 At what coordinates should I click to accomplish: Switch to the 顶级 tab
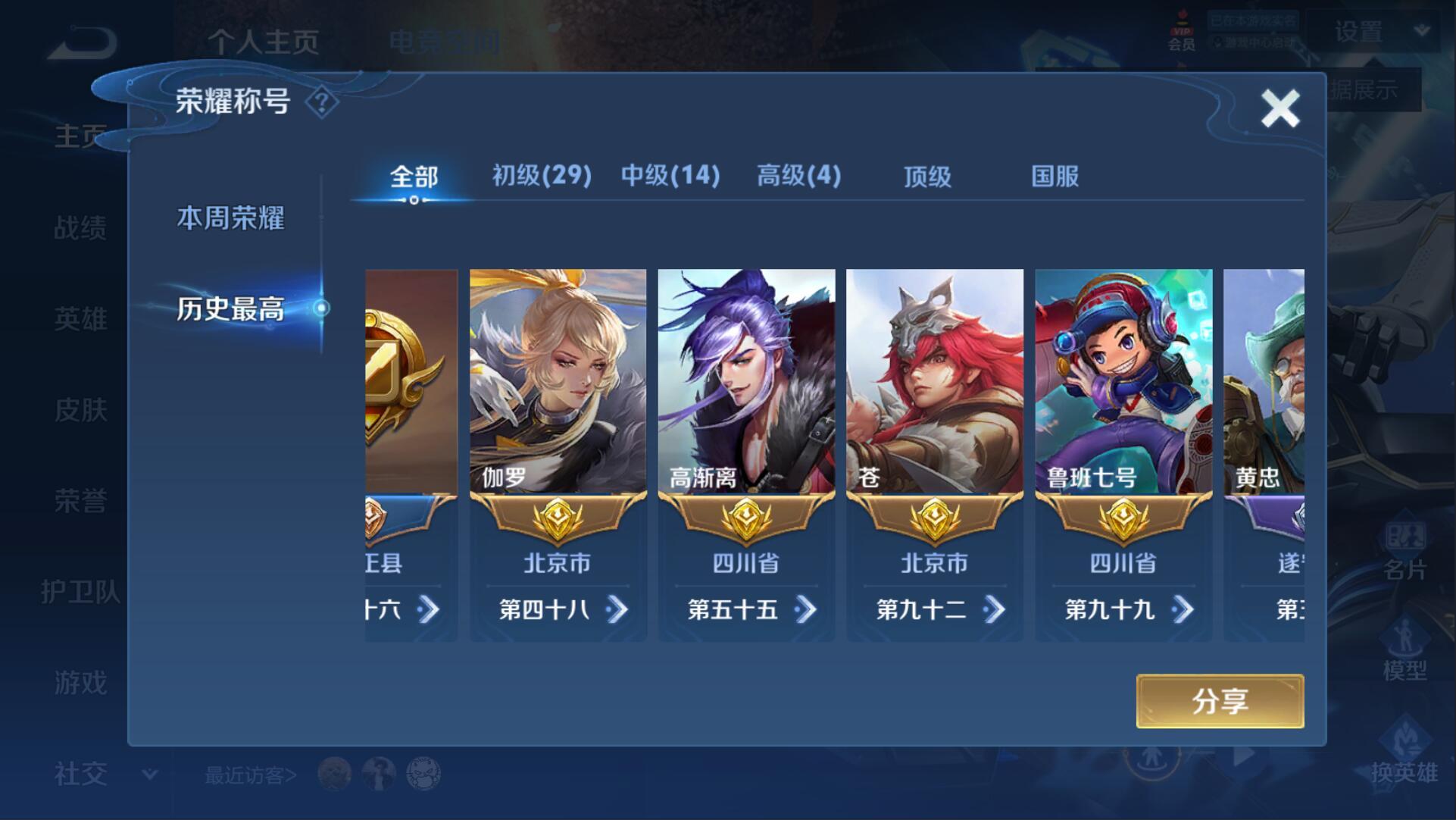[x=927, y=177]
